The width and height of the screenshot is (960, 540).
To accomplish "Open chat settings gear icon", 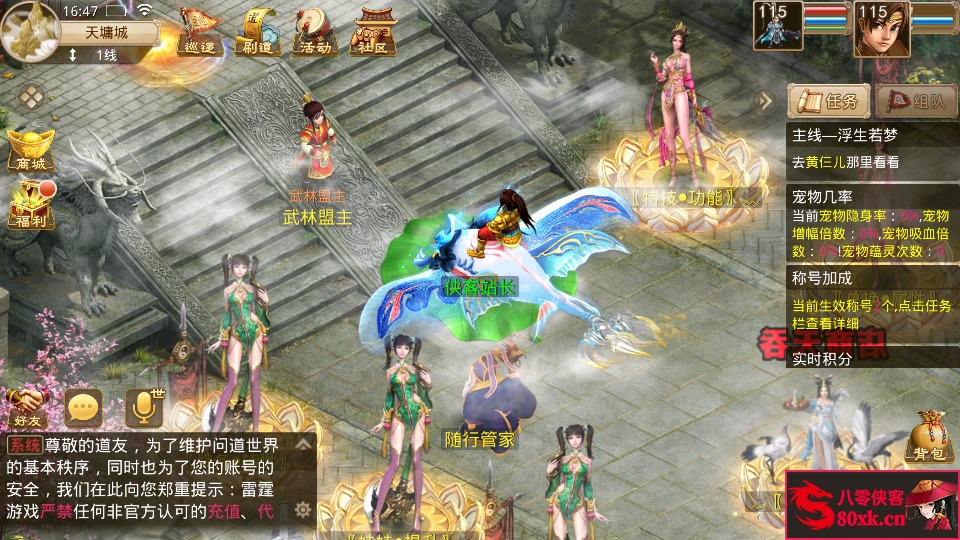I will pyautogui.click(x=302, y=510).
